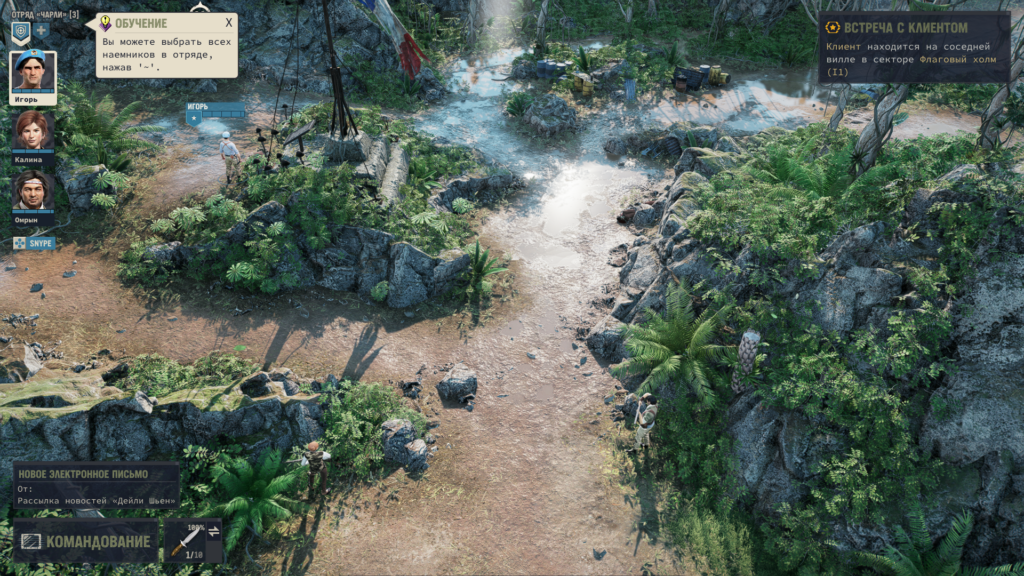Click the plus icon beside squad emblem
Image resolution: width=1024 pixels, height=576 pixels.
coord(42,30)
